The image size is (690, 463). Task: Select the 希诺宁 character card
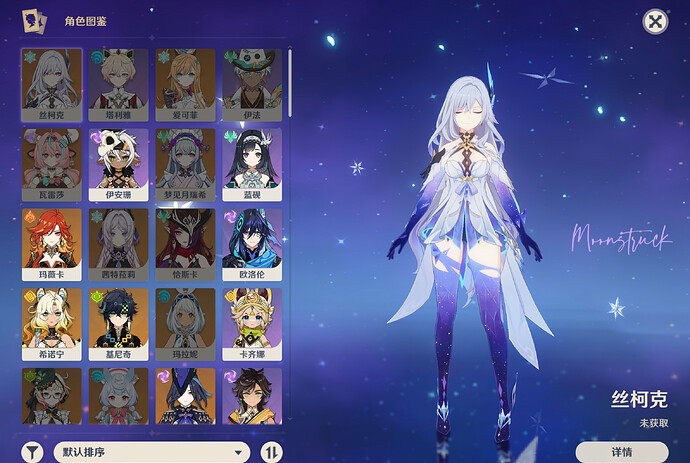(x=52, y=323)
